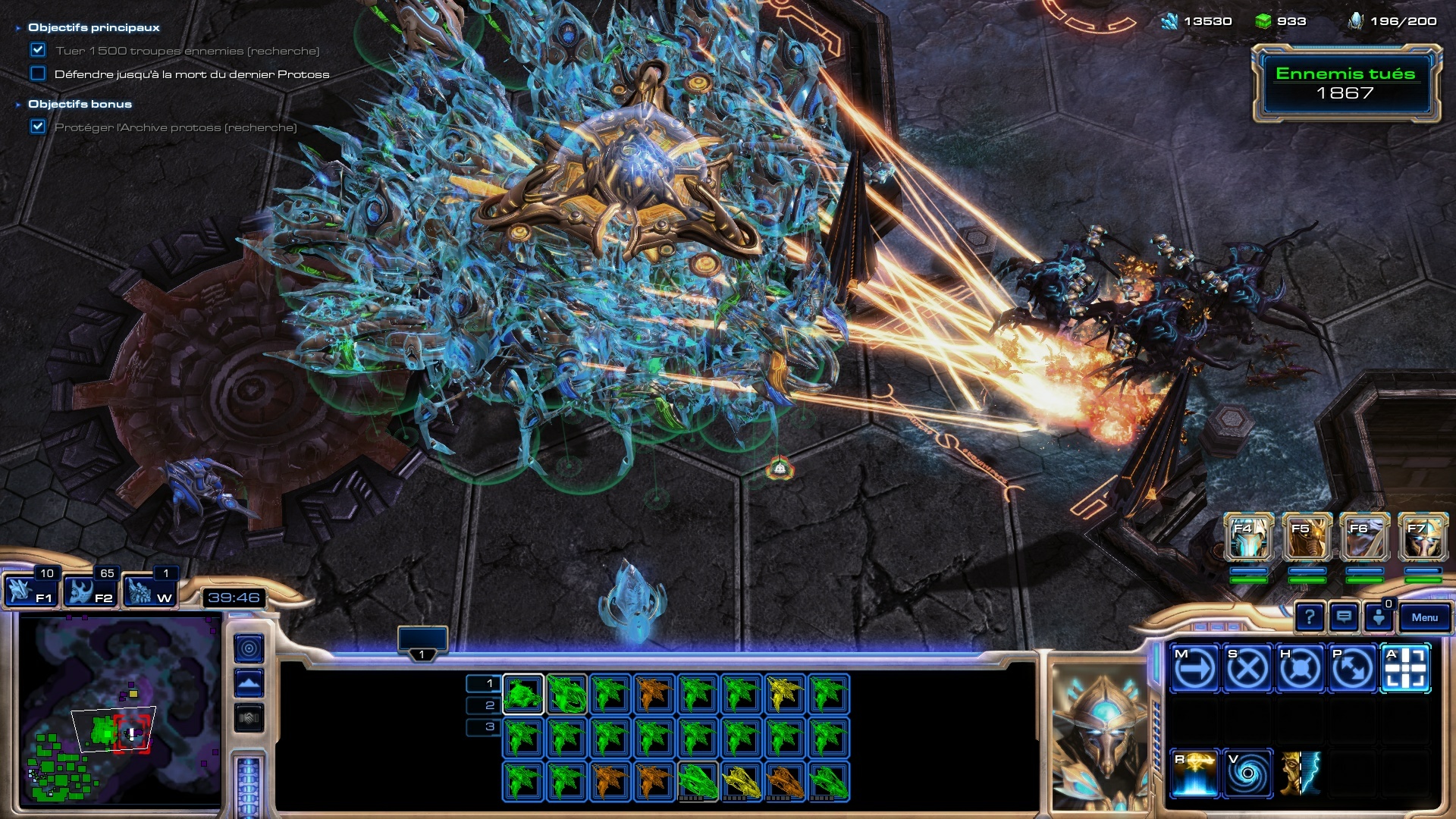The image size is (1456, 819).
Task: Activate the blue vortex ability
Action: (1247, 773)
